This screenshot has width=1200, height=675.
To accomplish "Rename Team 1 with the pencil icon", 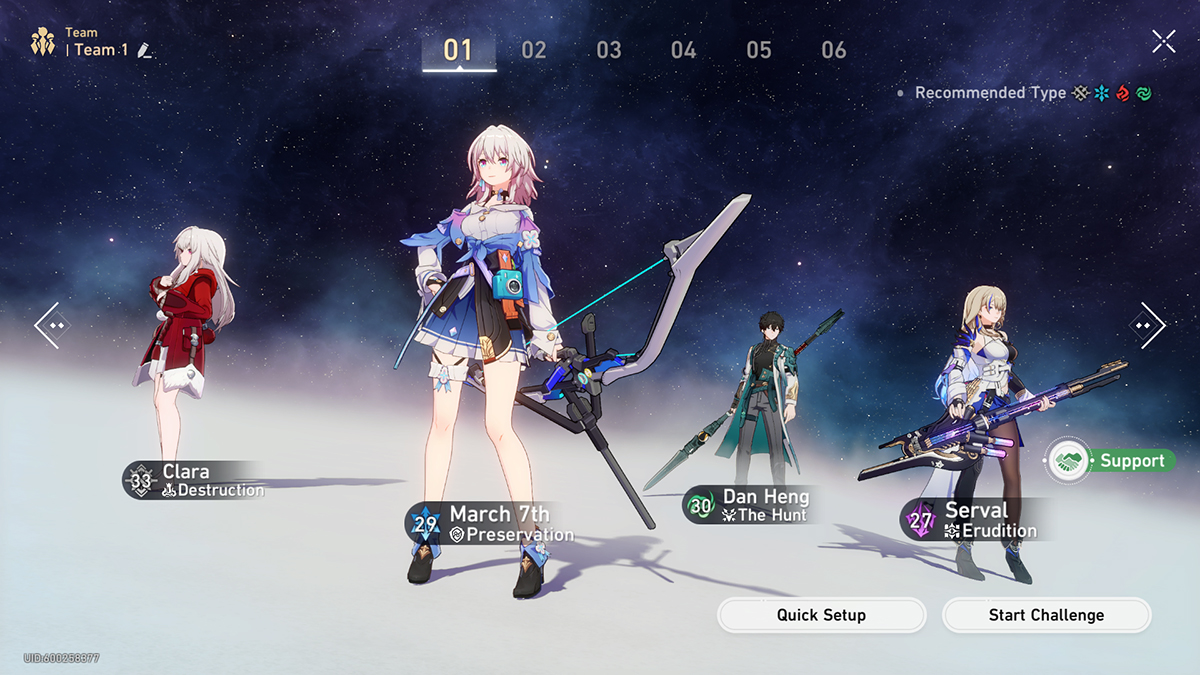I will point(145,50).
